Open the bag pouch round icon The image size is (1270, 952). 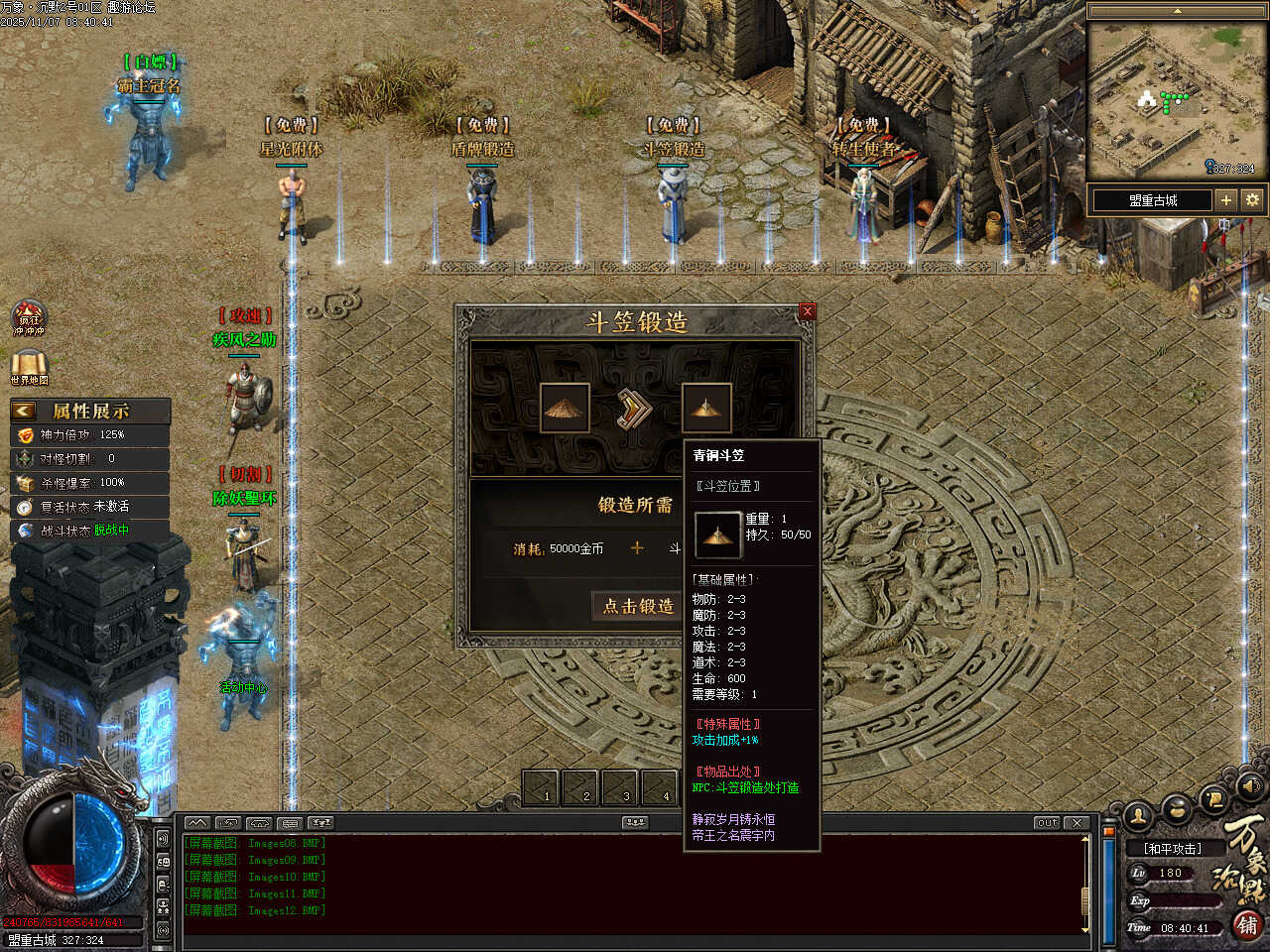coord(1177,807)
